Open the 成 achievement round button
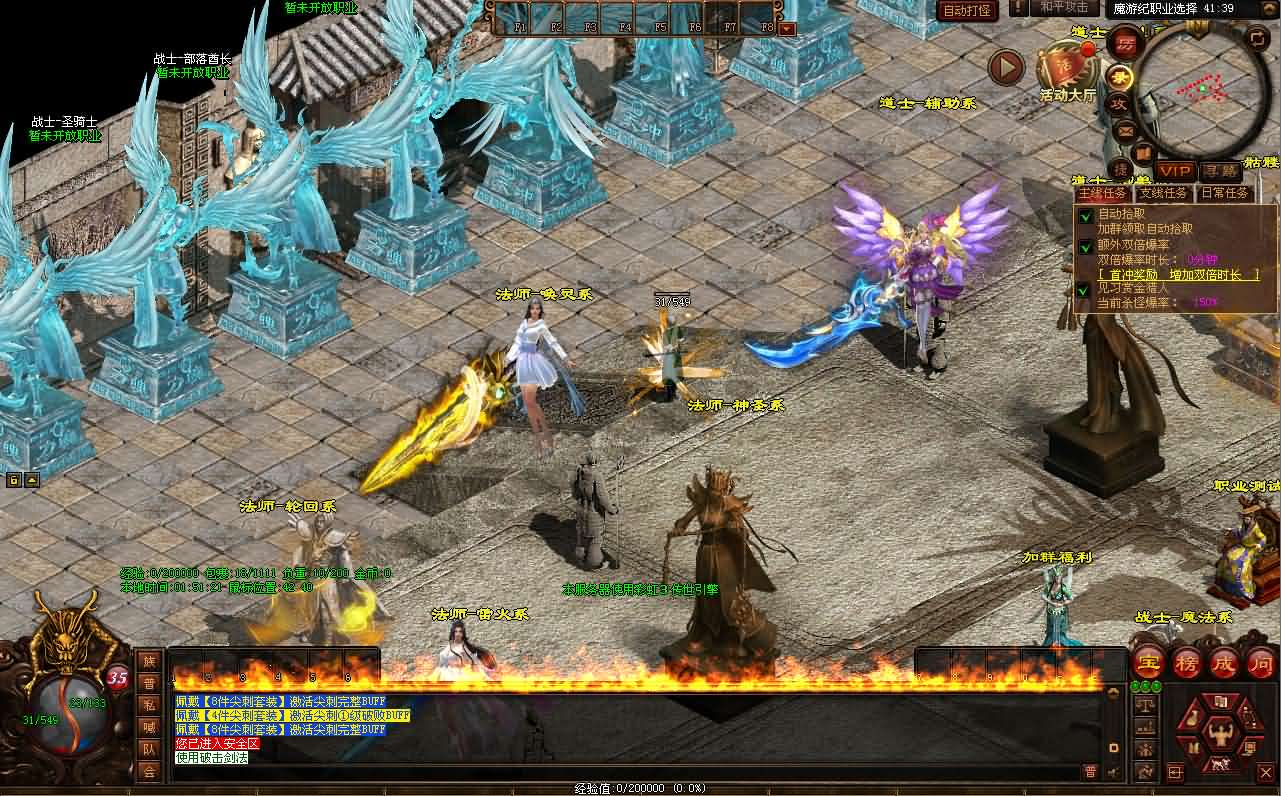The height and width of the screenshot is (796, 1281). pos(1224,662)
